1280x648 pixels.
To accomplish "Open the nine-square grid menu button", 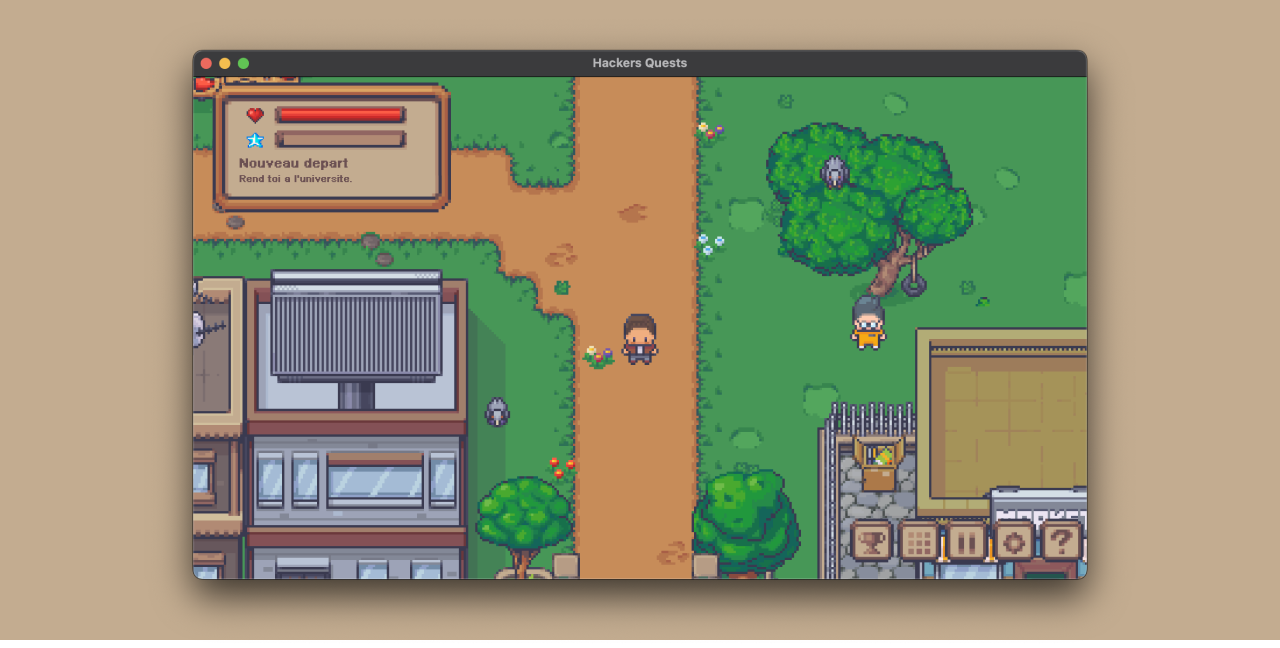I will coord(919,542).
